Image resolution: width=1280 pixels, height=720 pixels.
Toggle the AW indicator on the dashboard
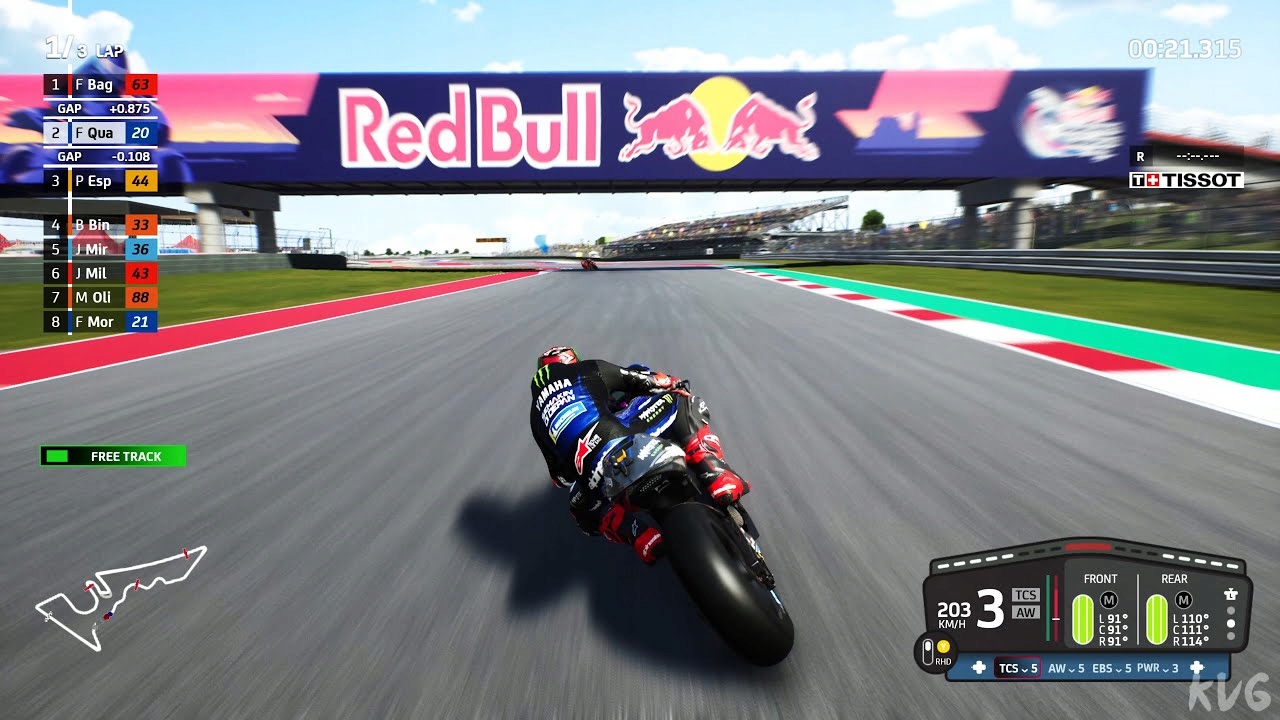tap(1027, 611)
